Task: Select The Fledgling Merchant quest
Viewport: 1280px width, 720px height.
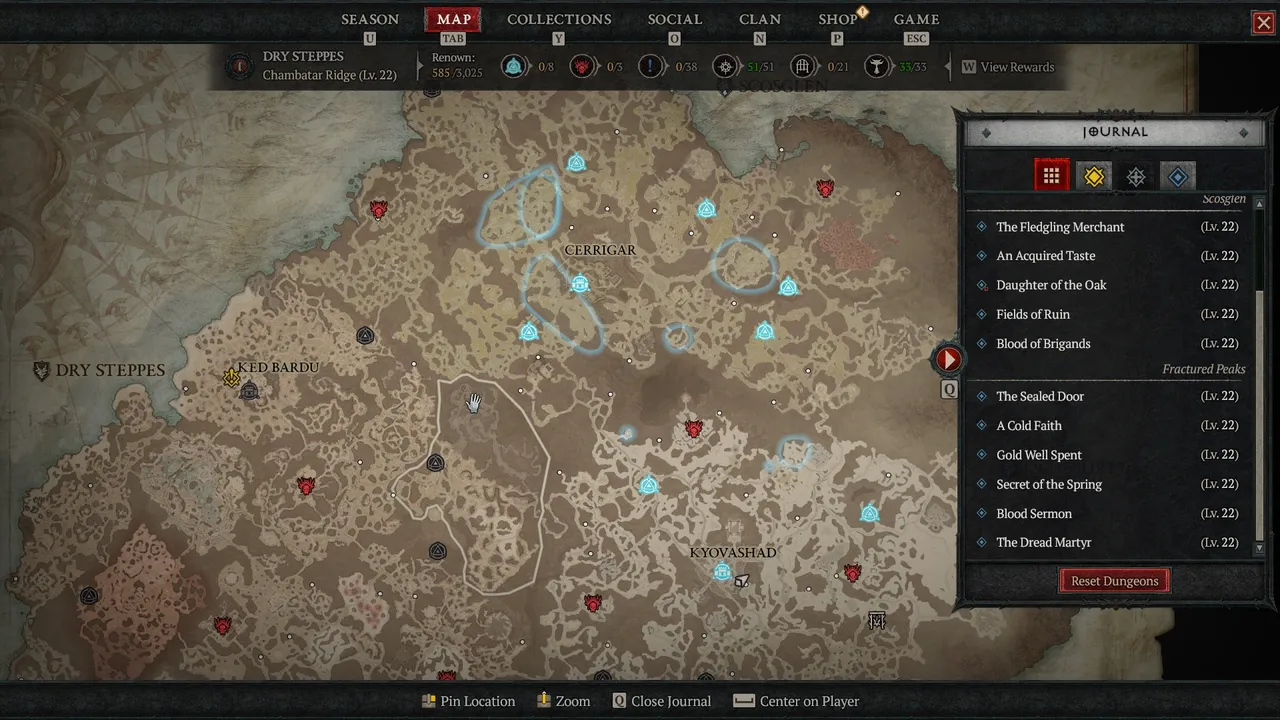Action: (1060, 227)
